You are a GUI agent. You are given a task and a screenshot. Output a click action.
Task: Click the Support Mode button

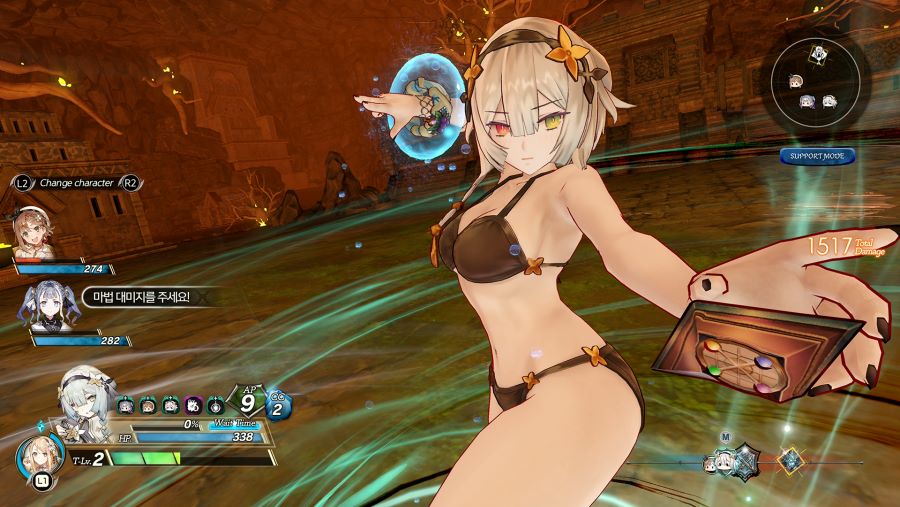click(817, 156)
